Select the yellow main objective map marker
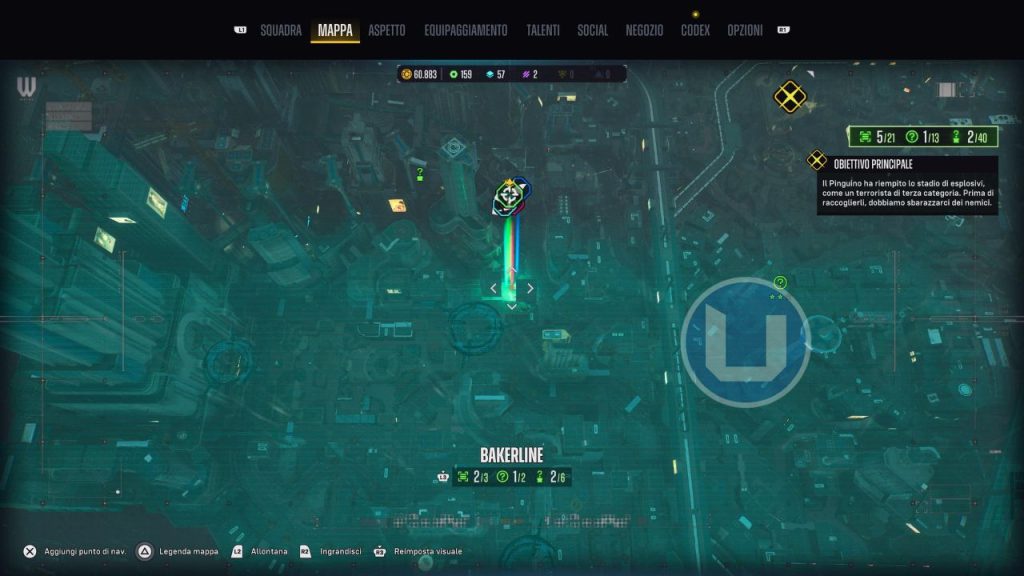Screen dimensions: 1024x576 (x=790, y=97)
